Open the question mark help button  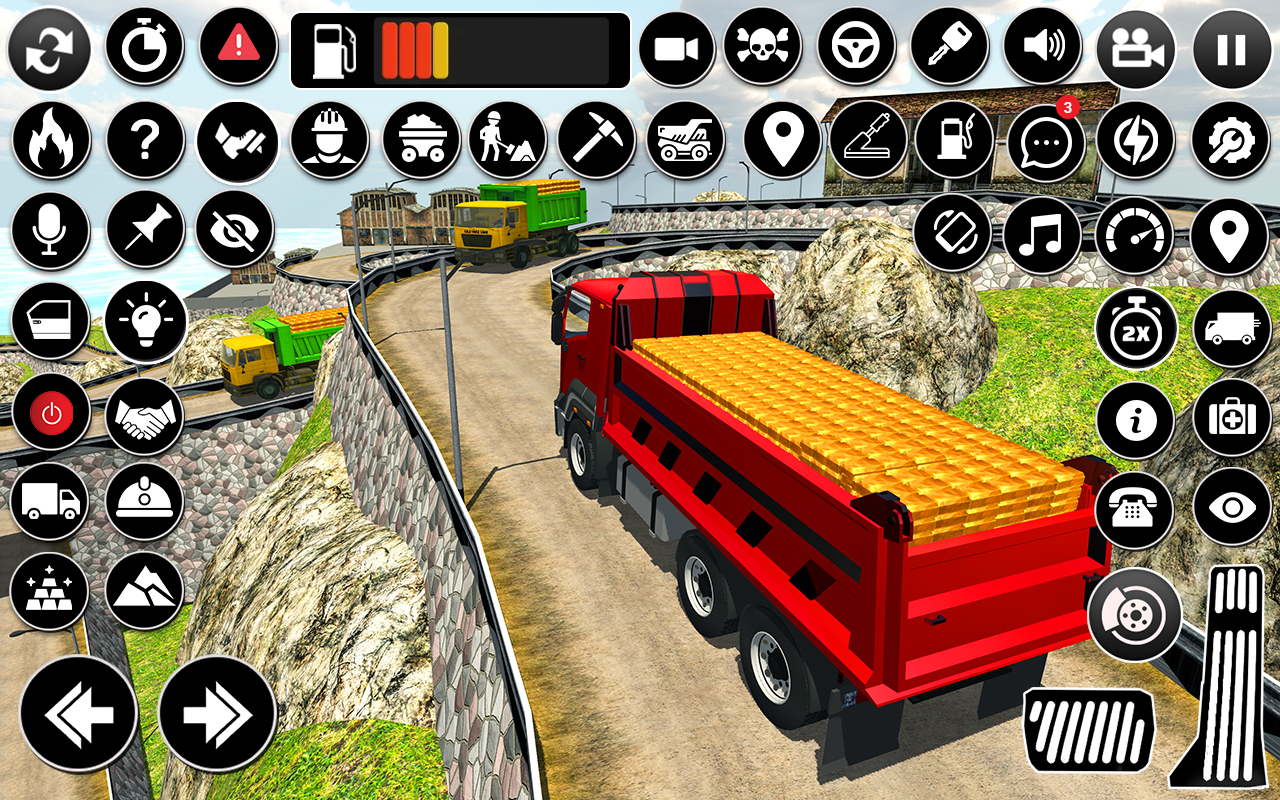(x=145, y=140)
